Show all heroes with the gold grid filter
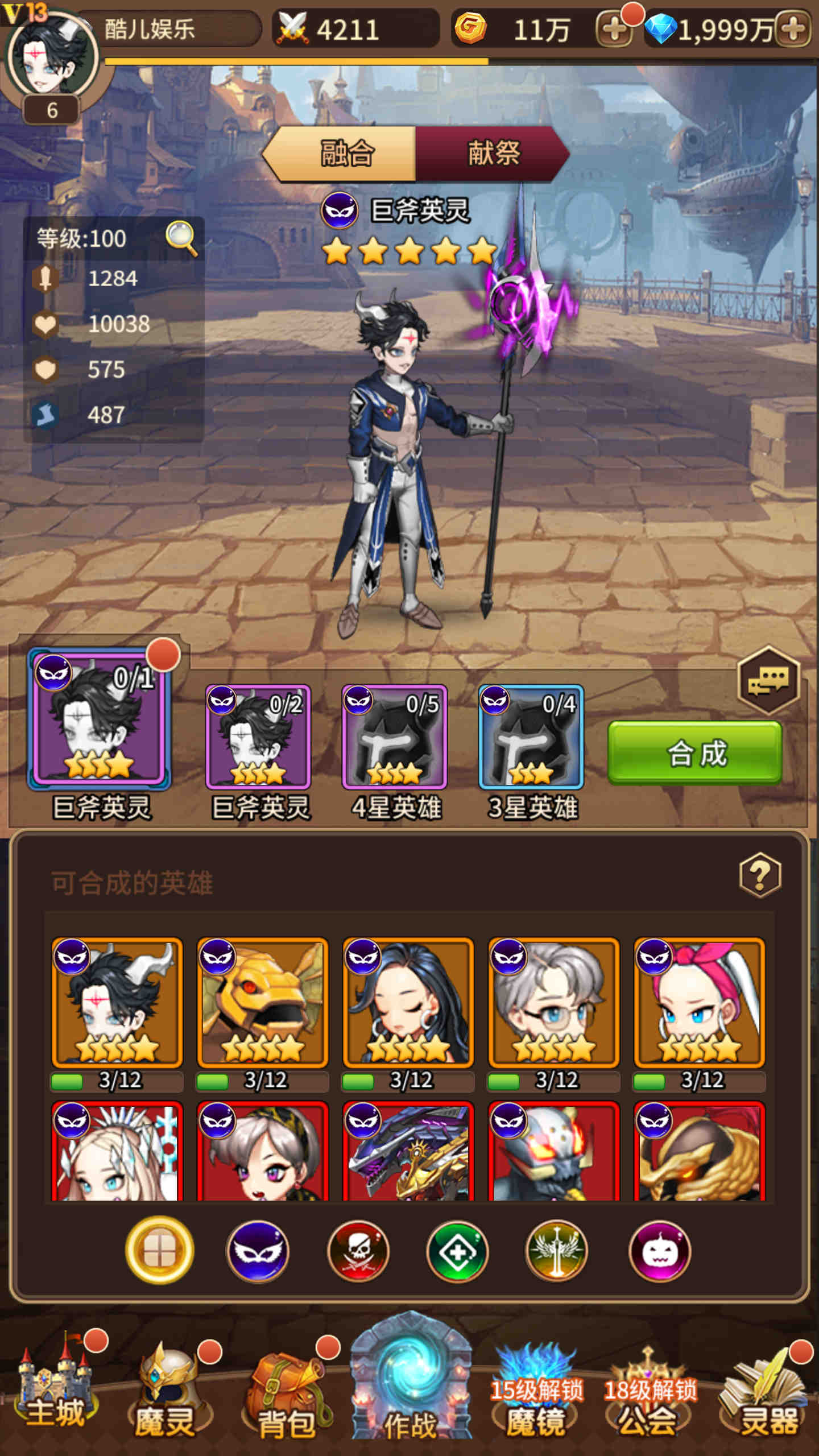Viewport: 819px width, 1456px height. [x=159, y=1251]
